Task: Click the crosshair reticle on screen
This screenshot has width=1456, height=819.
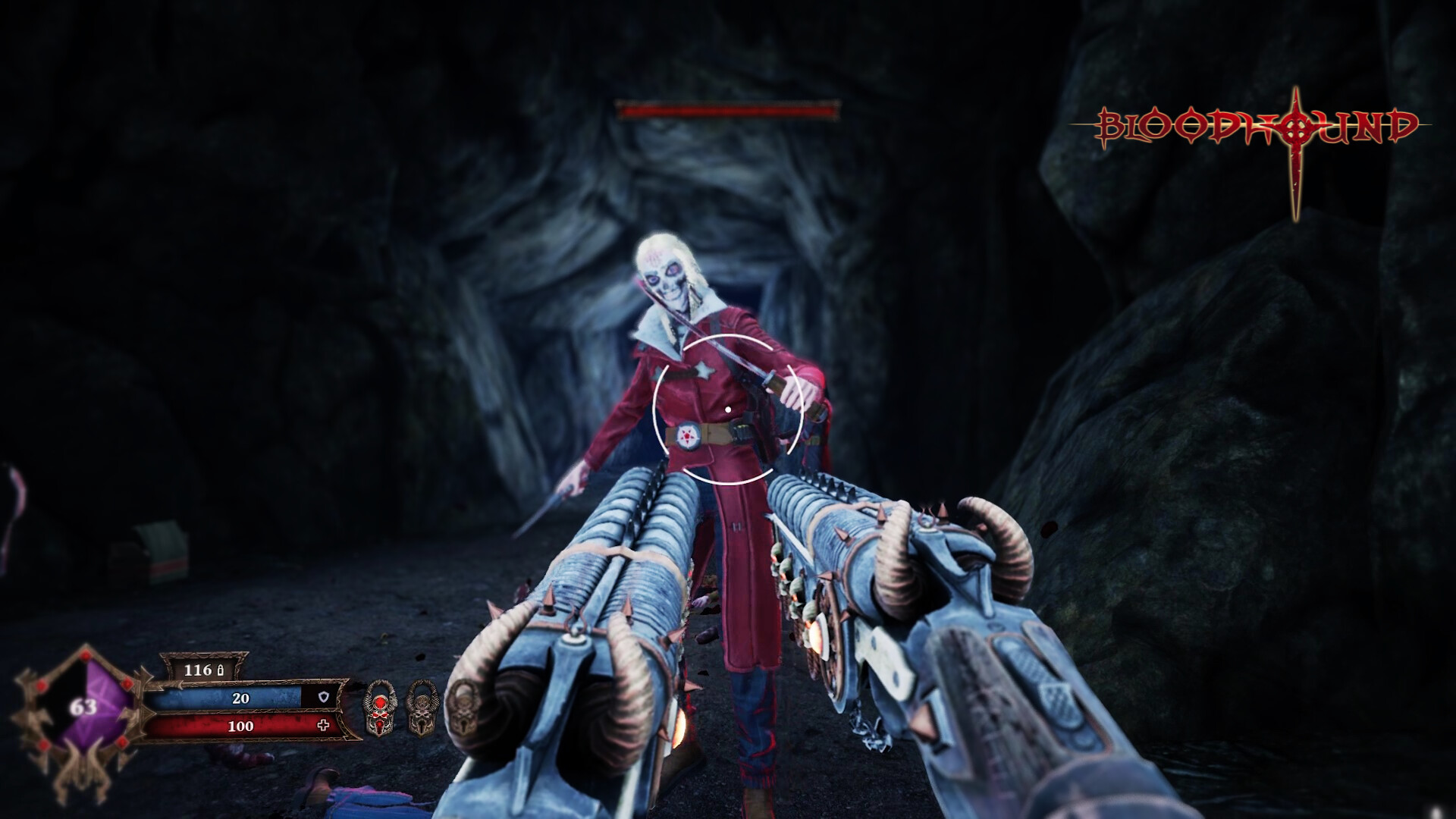Action: click(x=728, y=409)
